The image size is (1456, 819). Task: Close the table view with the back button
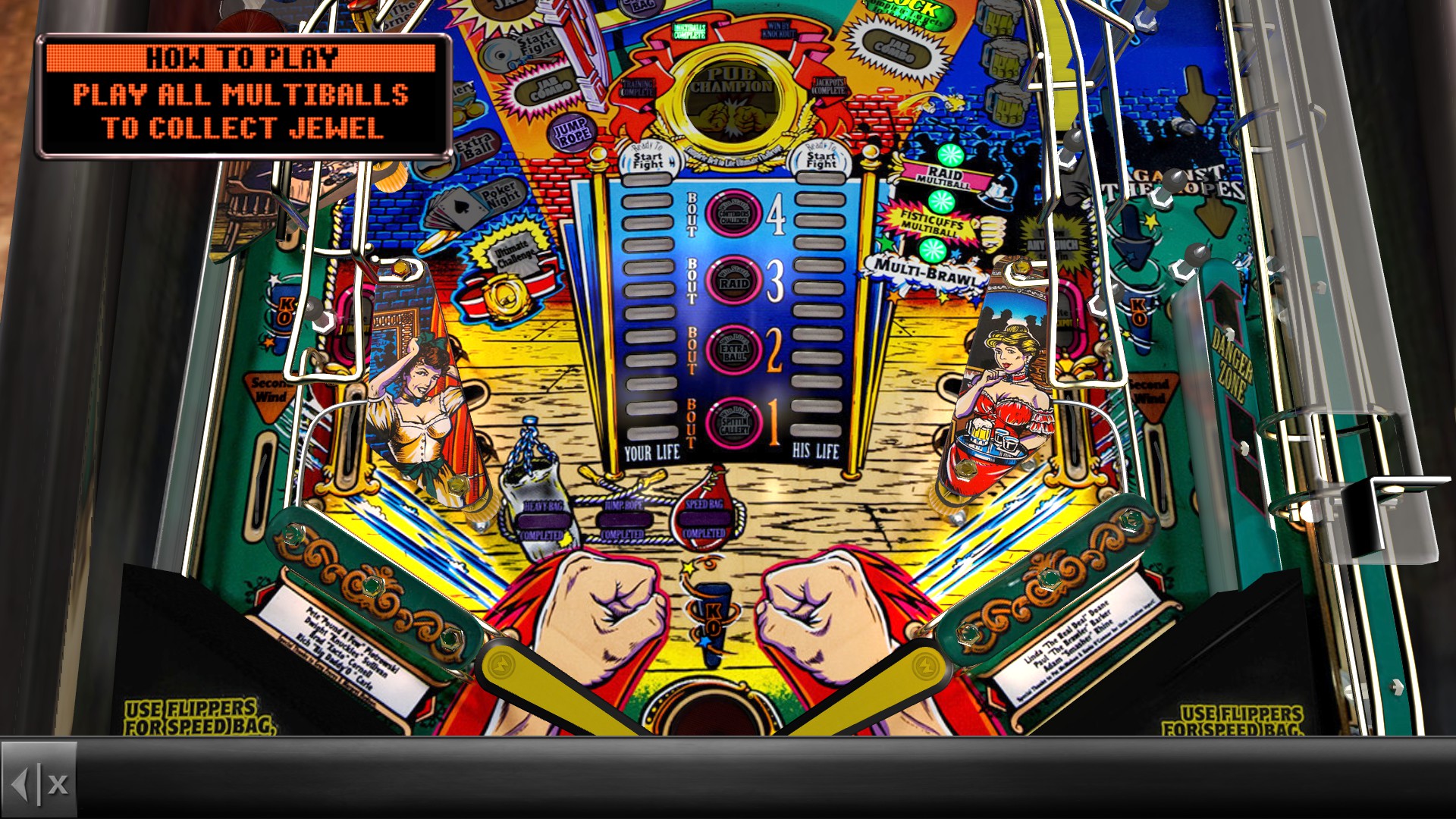pyautogui.click(x=39, y=783)
